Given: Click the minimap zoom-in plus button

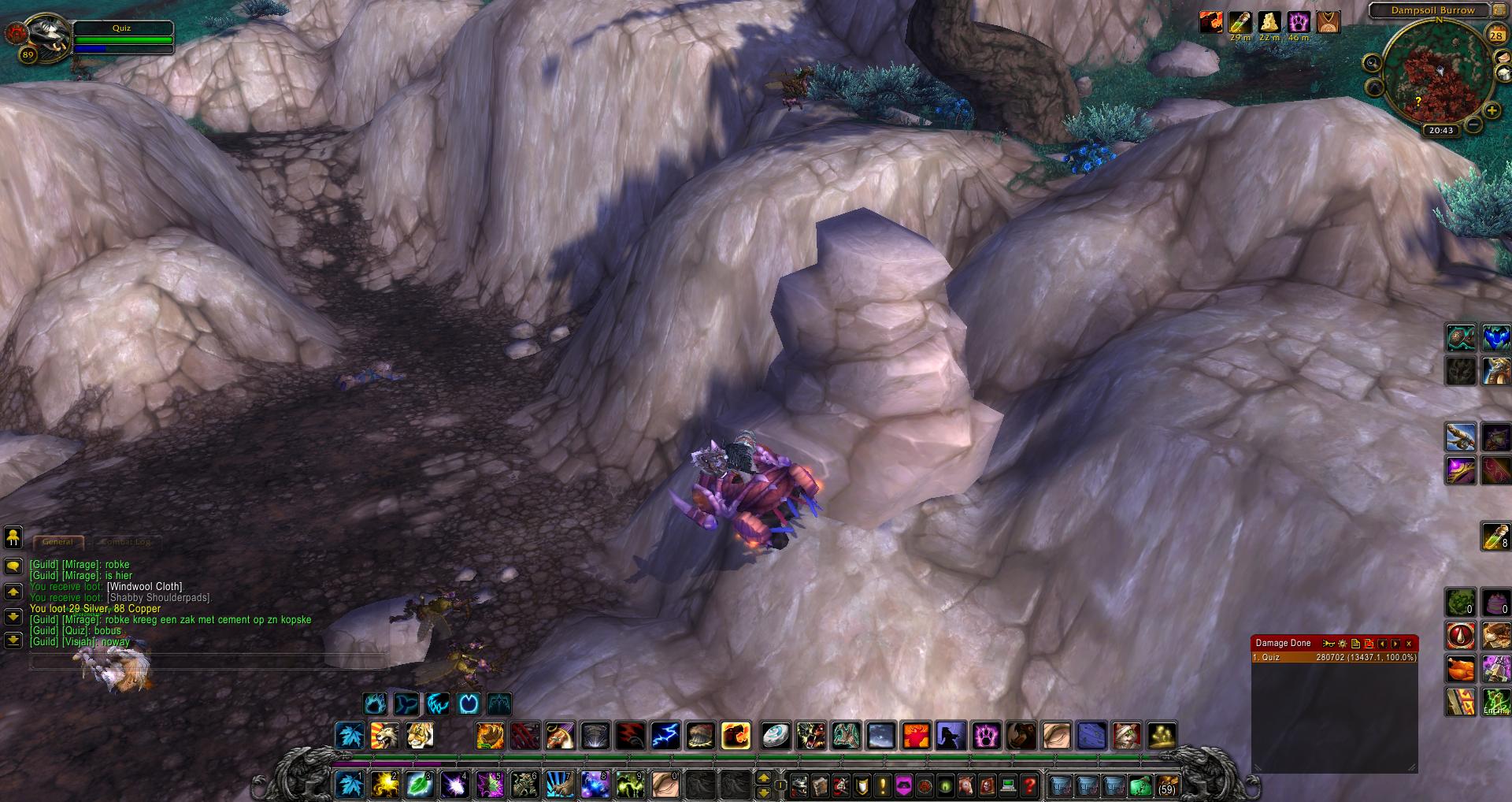Looking at the screenshot, I should point(1492,111).
